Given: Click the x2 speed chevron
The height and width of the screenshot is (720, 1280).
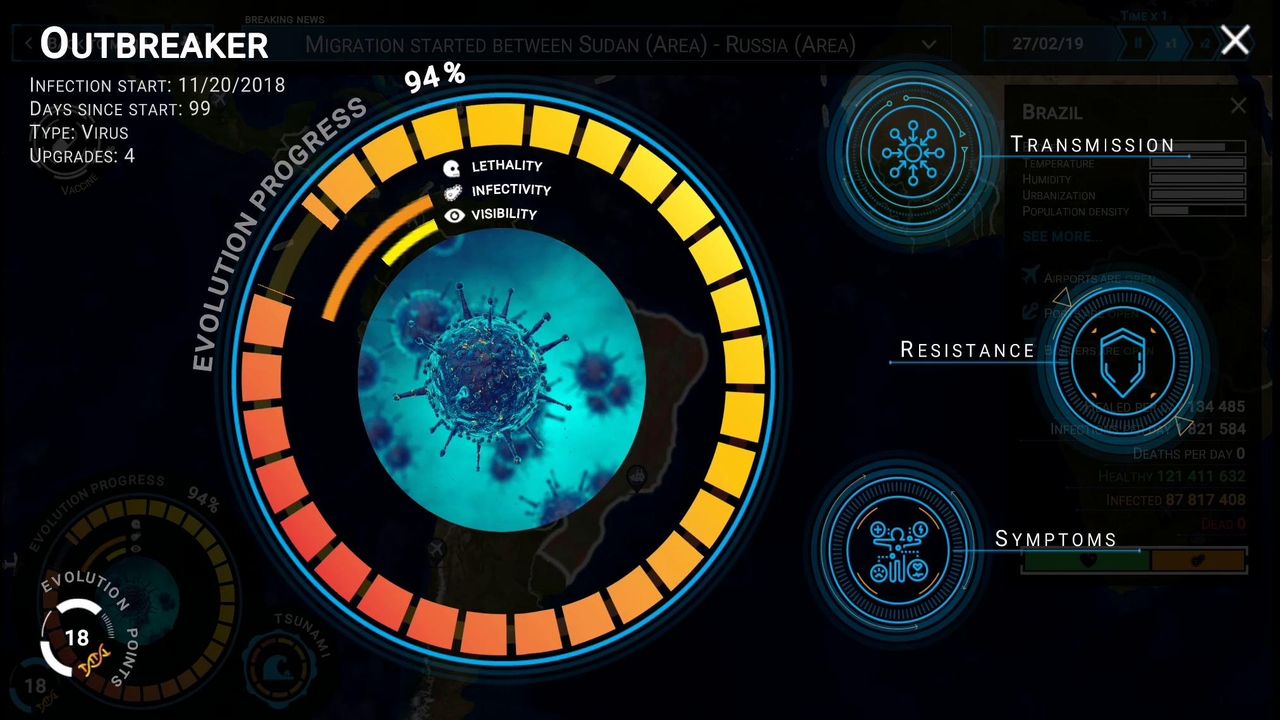Looking at the screenshot, I should (x=1205, y=43).
